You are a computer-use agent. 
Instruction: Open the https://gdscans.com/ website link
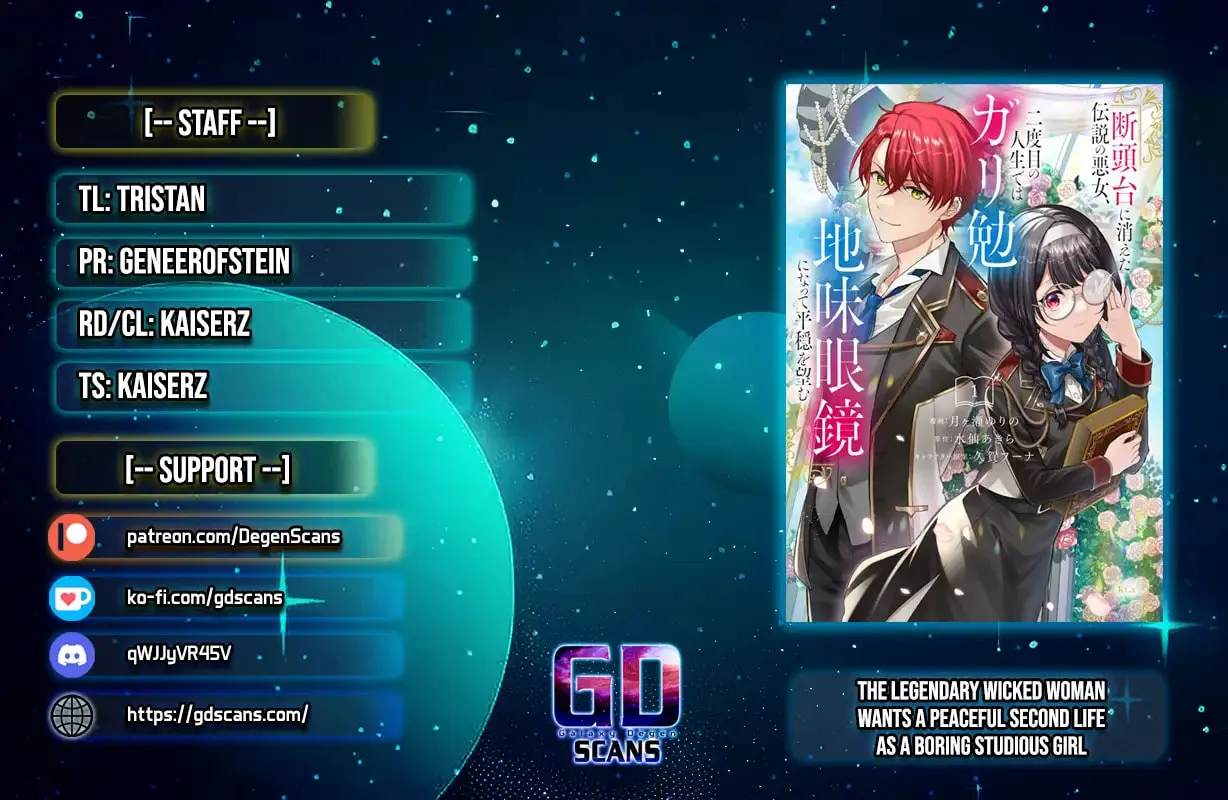[217, 714]
